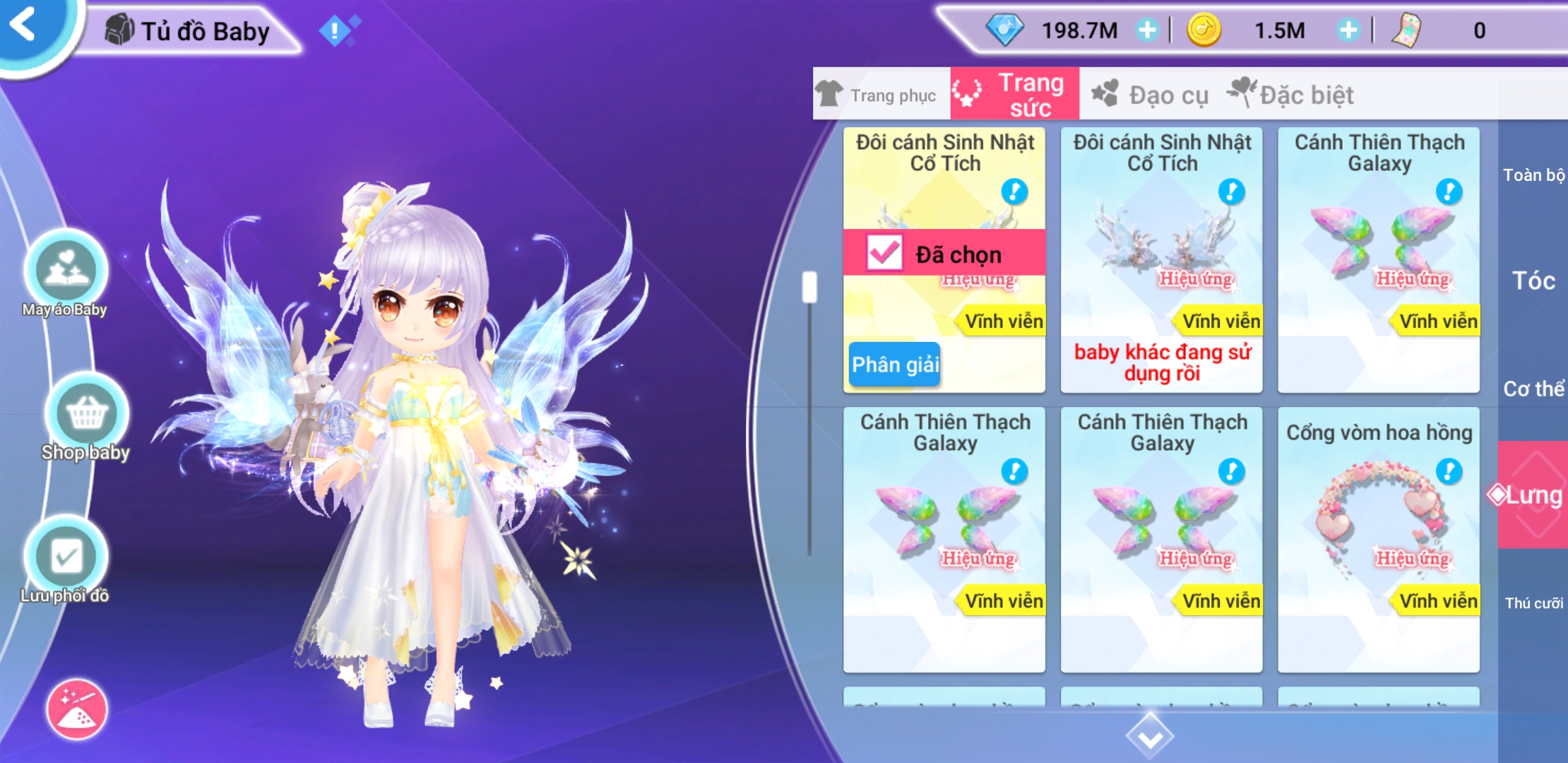Save outfit with Lưu phối đồ
The height and width of the screenshot is (763, 1568).
[x=66, y=558]
